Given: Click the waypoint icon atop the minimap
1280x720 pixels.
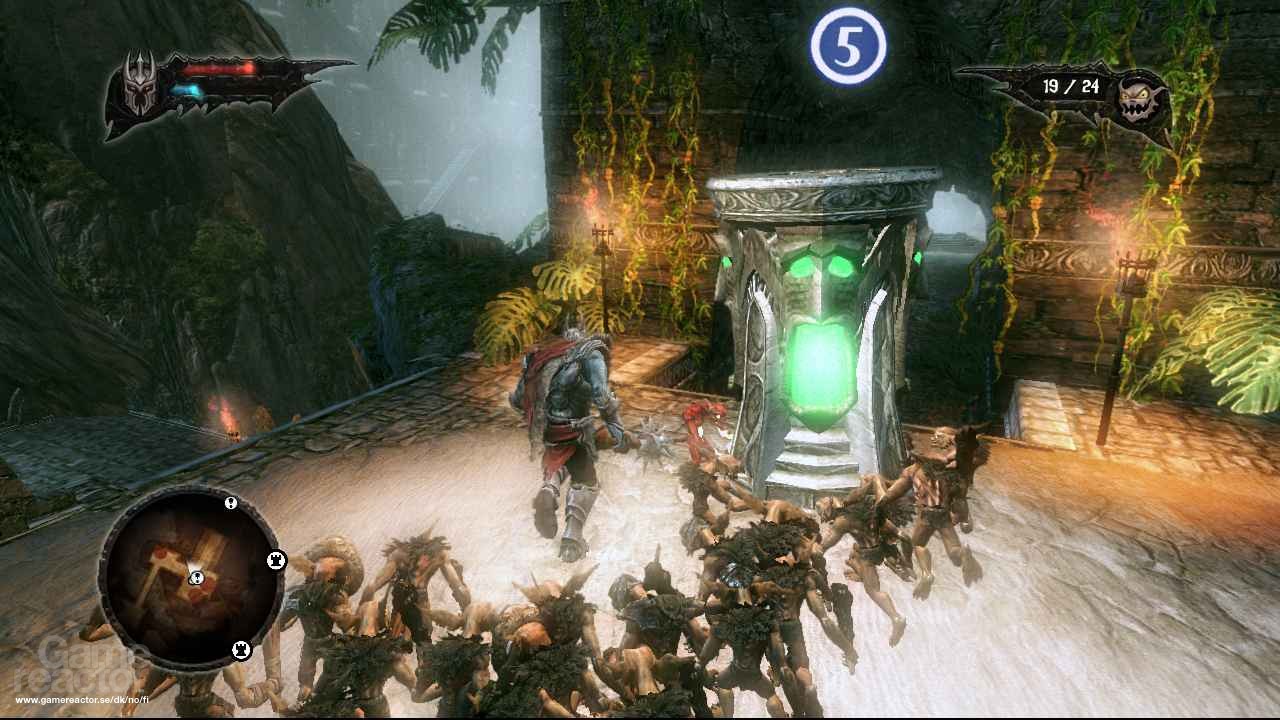Looking at the screenshot, I should coord(229,503).
